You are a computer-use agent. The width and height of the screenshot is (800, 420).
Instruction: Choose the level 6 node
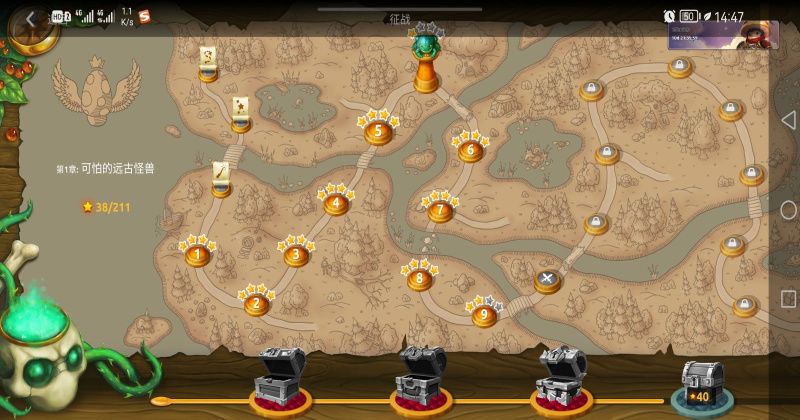coord(470,151)
